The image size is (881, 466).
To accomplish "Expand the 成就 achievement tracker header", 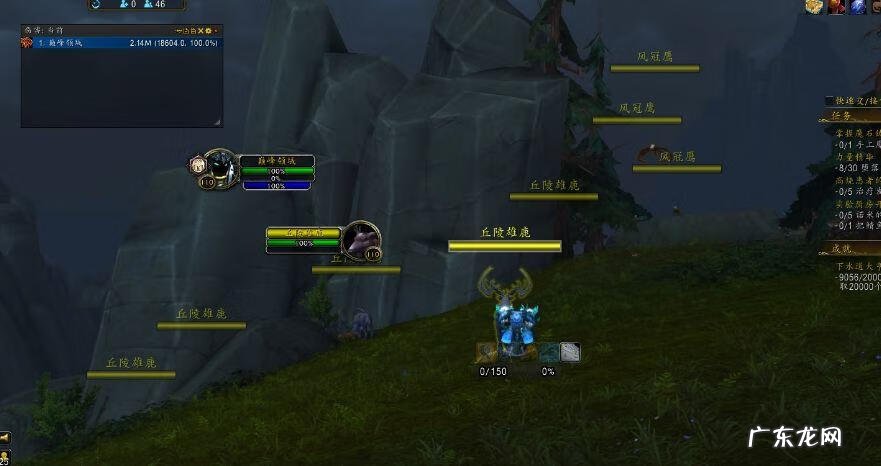I will coord(841,248).
